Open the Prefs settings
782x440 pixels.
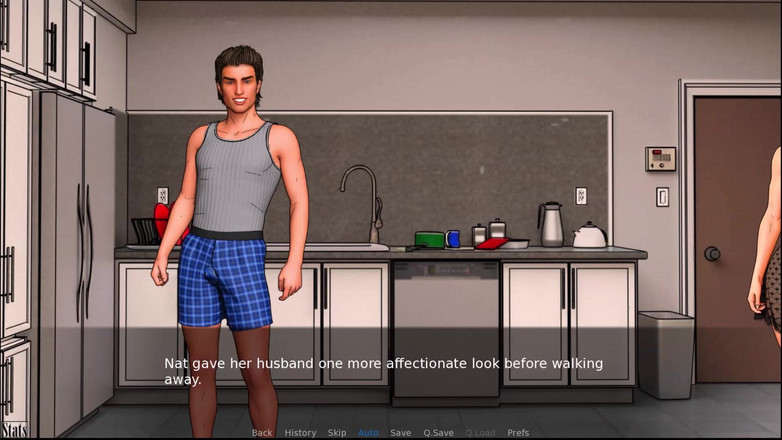[518, 433]
